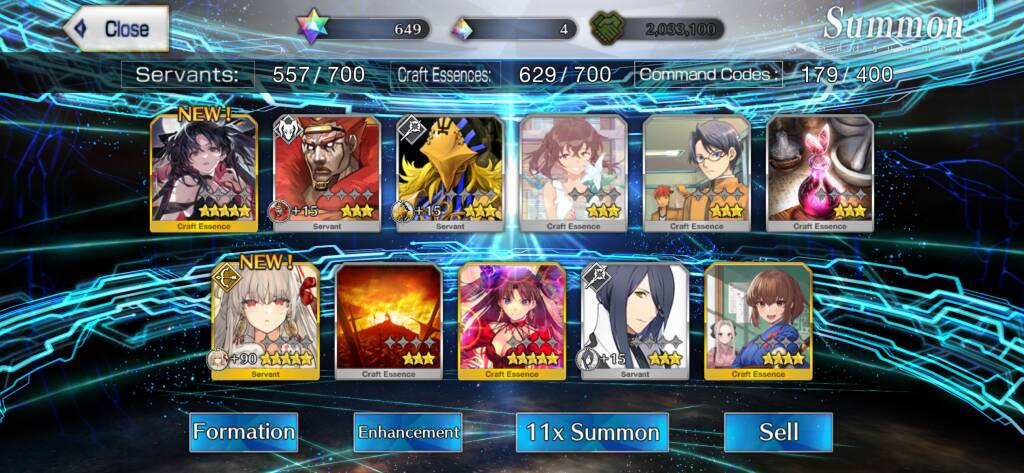Select the dark-haired white-robed Servant card
This screenshot has height=473, width=1024.
(635, 320)
